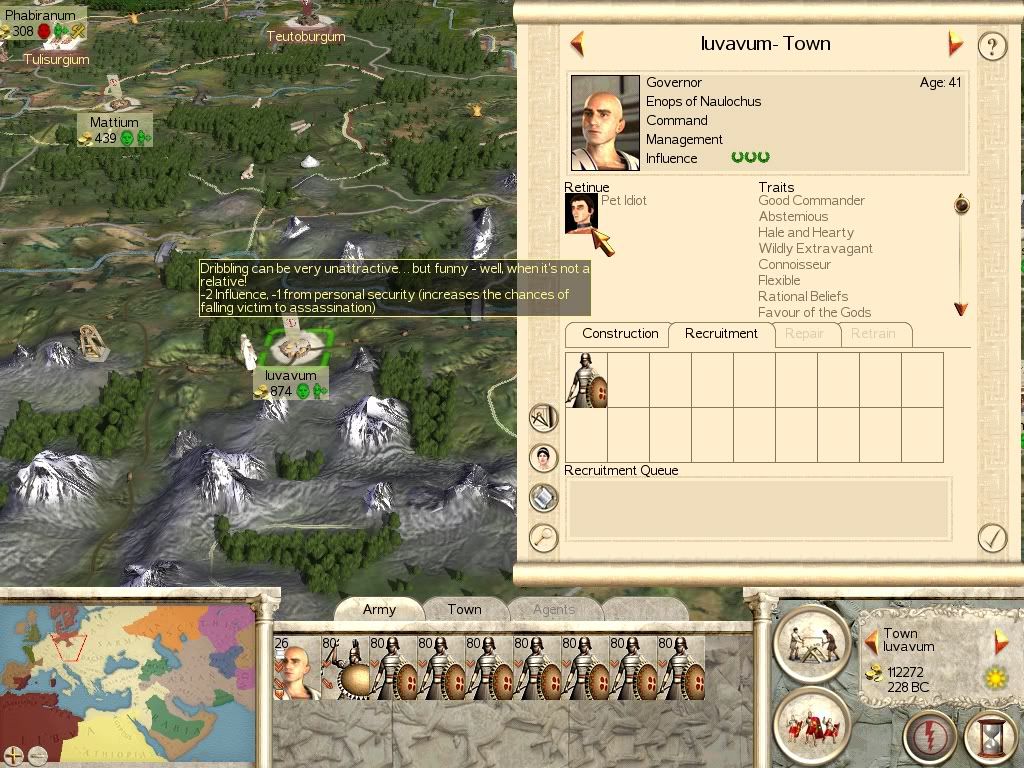Open settlement details with the magnifying glass button
Screen dimensions: 1024x768
pos(543,538)
